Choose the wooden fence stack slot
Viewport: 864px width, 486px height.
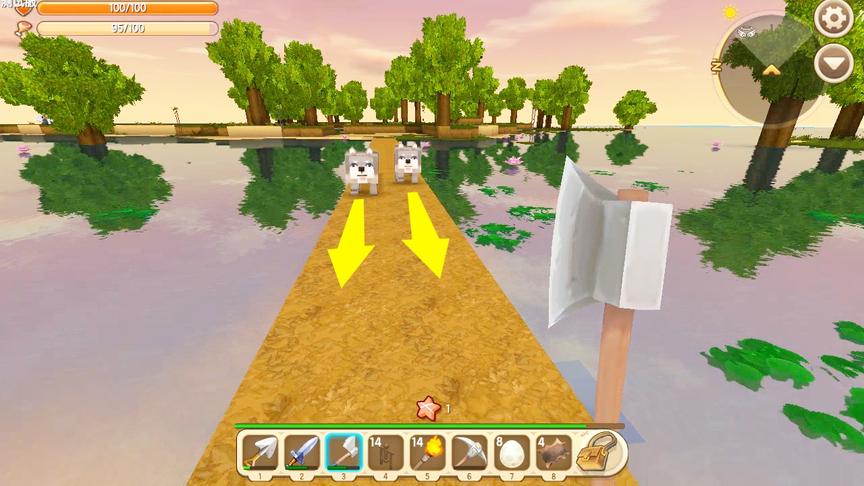(x=386, y=453)
